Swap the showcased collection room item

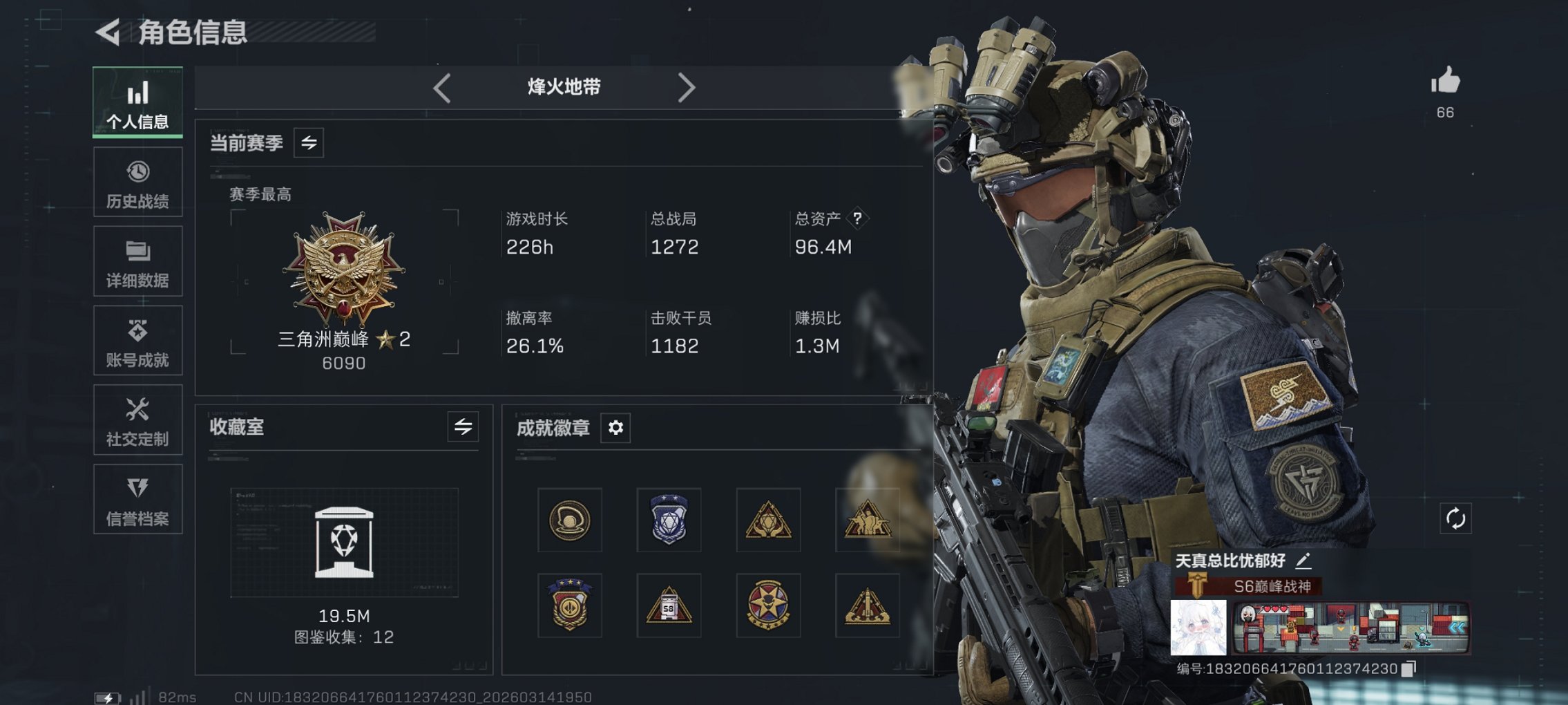pyautogui.click(x=462, y=427)
